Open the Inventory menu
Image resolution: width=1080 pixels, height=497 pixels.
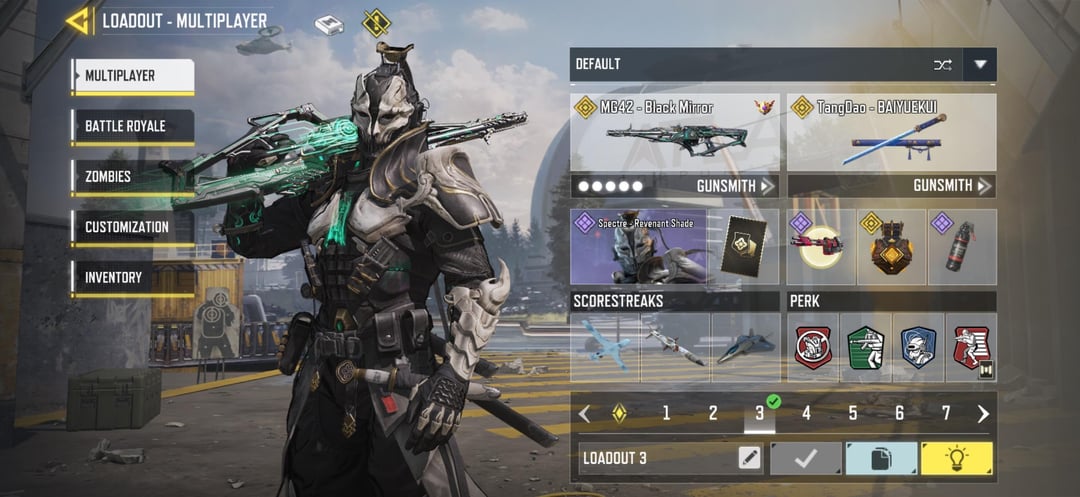[x=132, y=277]
